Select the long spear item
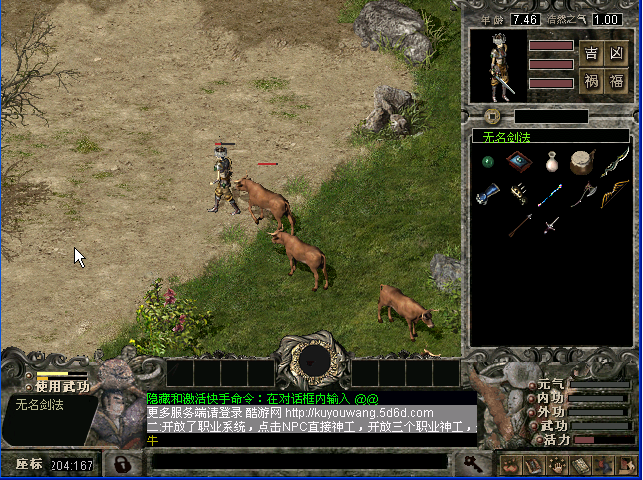 (518, 225)
